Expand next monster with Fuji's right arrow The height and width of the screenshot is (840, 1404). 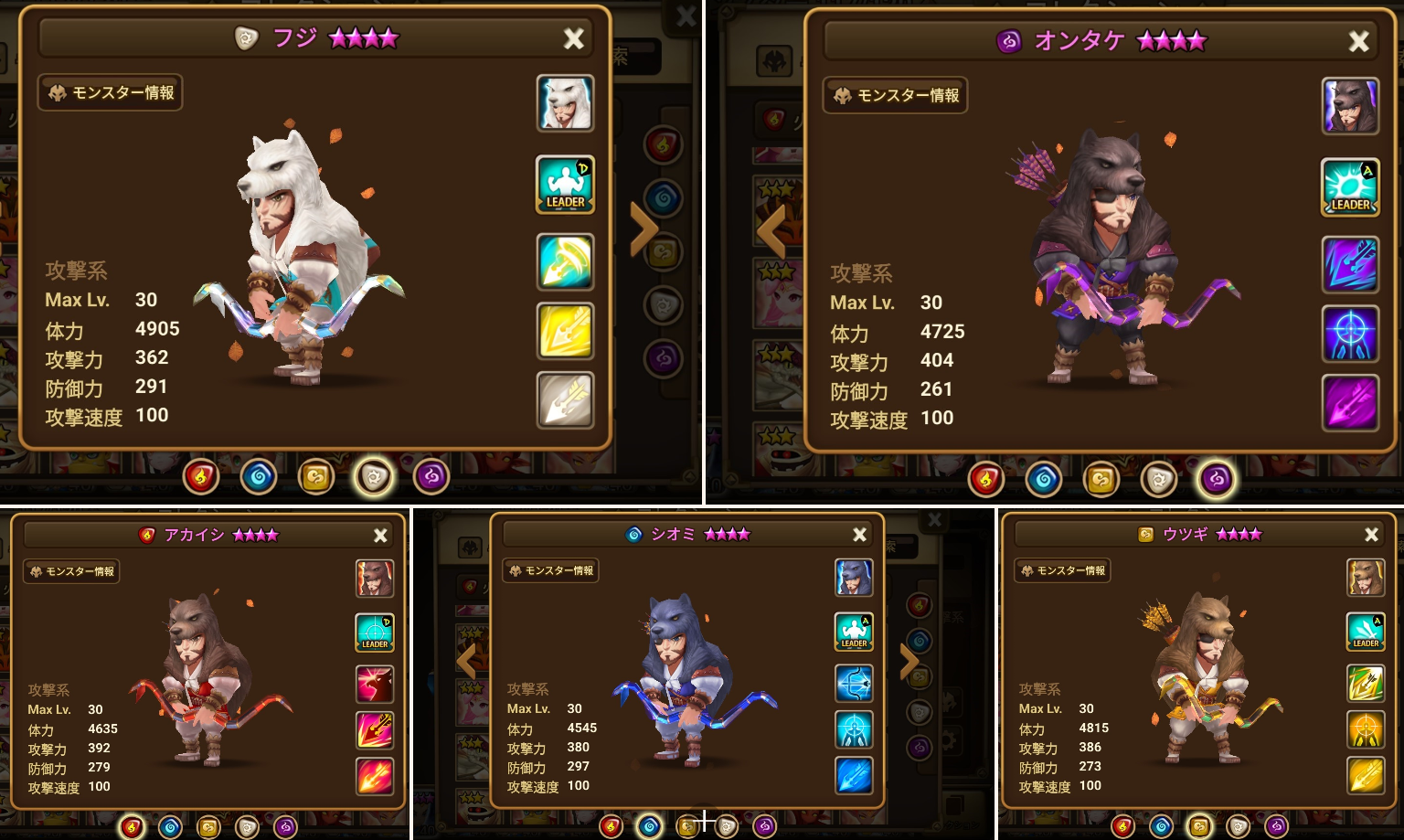tap(643, 228)
